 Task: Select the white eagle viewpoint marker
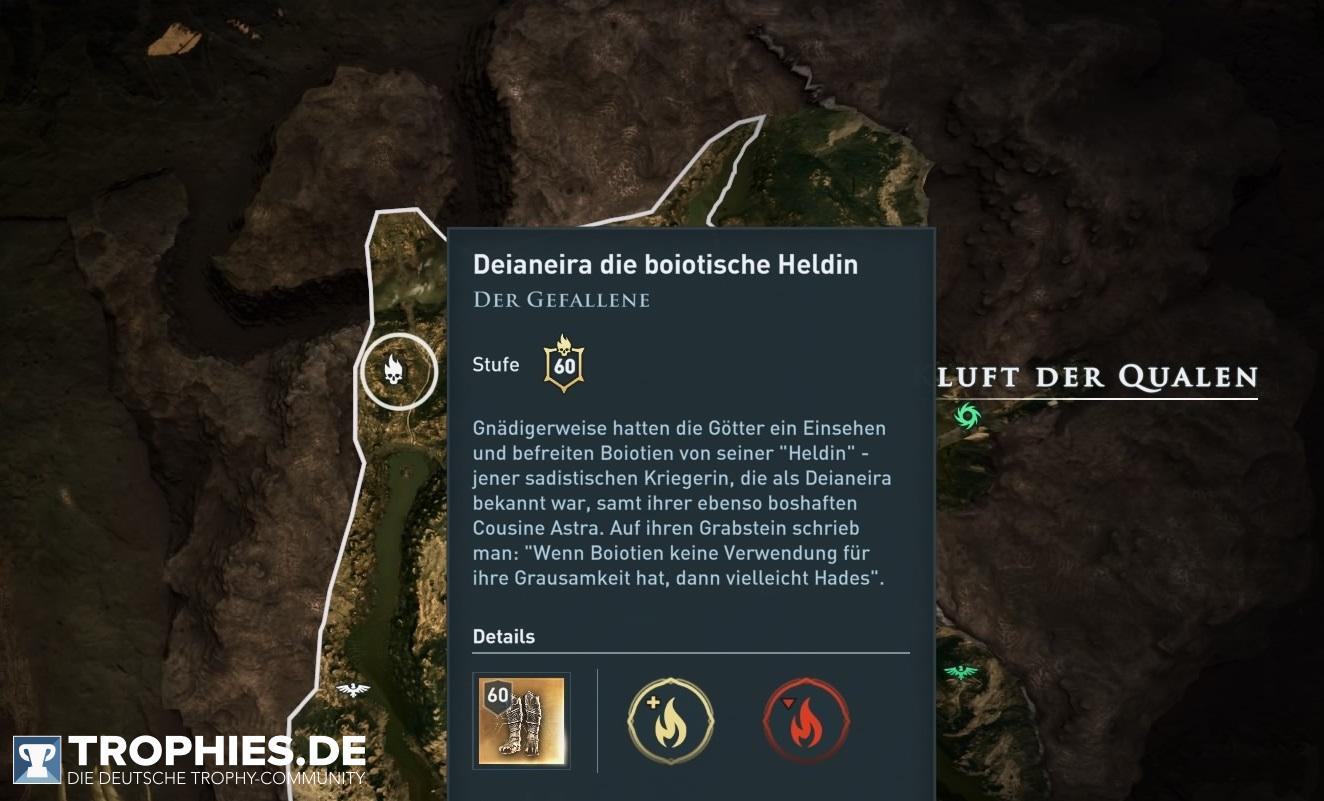[352, 689]
